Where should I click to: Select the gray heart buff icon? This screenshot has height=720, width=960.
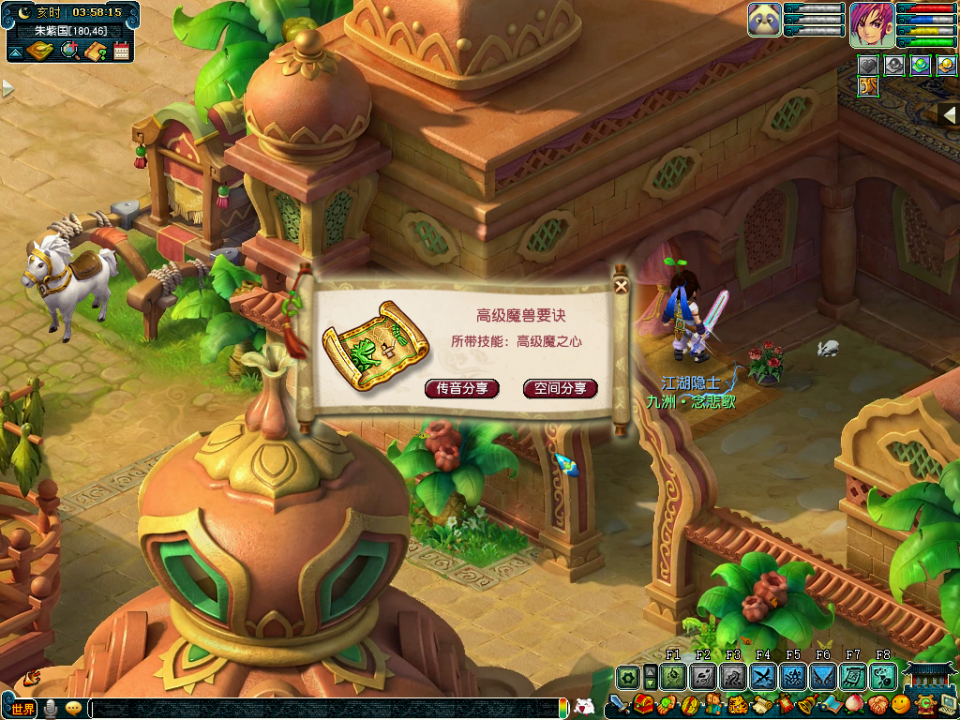coord(867,65)
